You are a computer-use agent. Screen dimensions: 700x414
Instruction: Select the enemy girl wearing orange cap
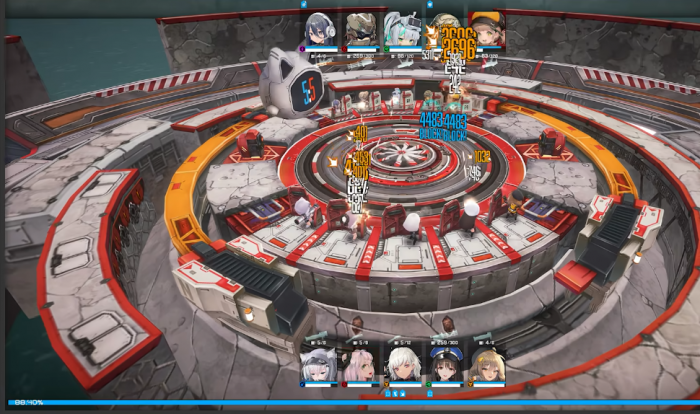tap(486, 29)
